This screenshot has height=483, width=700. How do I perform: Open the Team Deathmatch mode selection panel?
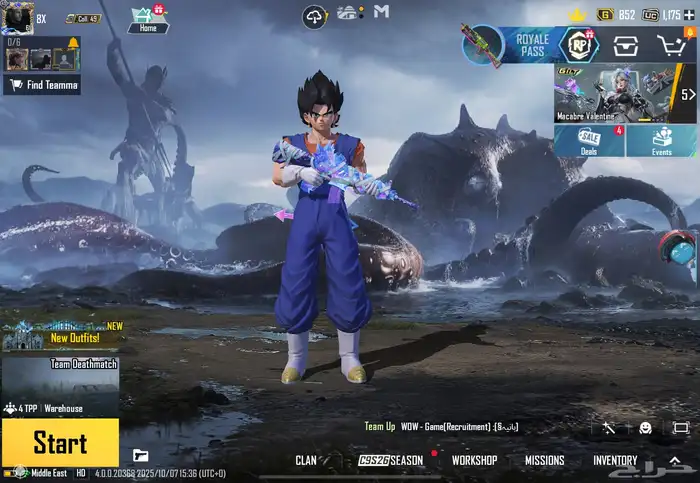pos(60,379)
